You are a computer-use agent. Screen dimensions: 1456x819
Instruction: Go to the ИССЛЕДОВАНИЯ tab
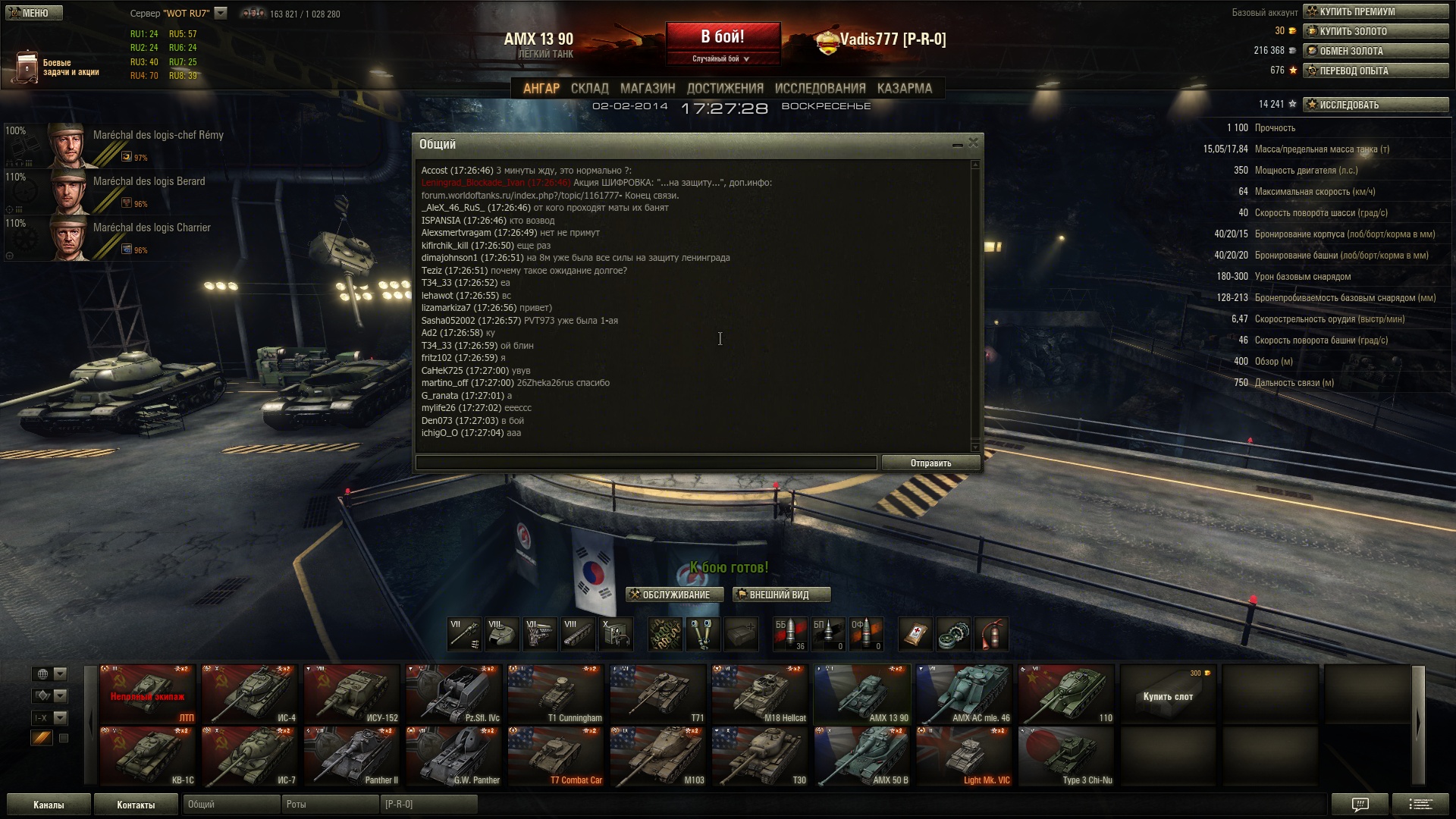tap(820, 89)
